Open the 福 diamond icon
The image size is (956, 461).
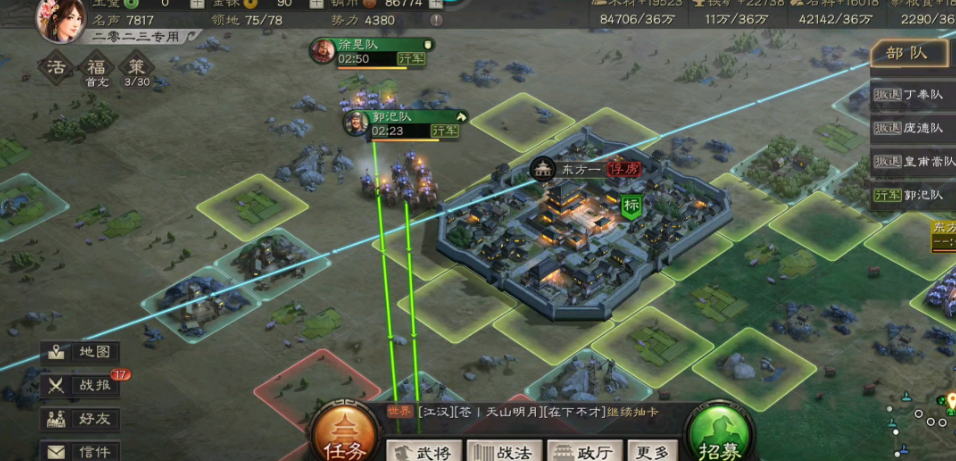[x=96, y=68]
